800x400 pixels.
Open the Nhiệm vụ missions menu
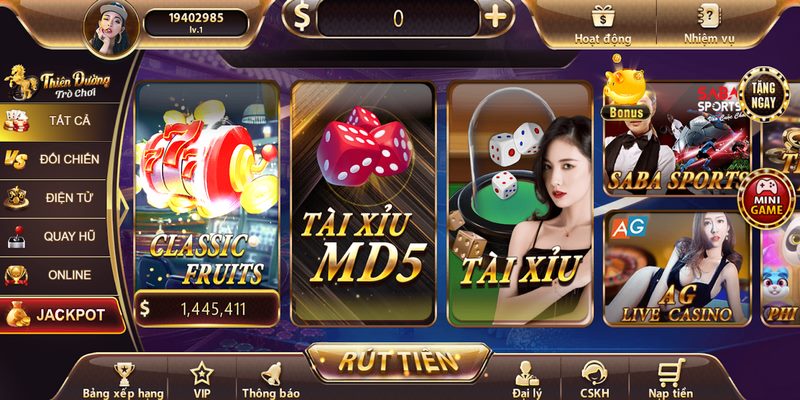click(709, 24)
